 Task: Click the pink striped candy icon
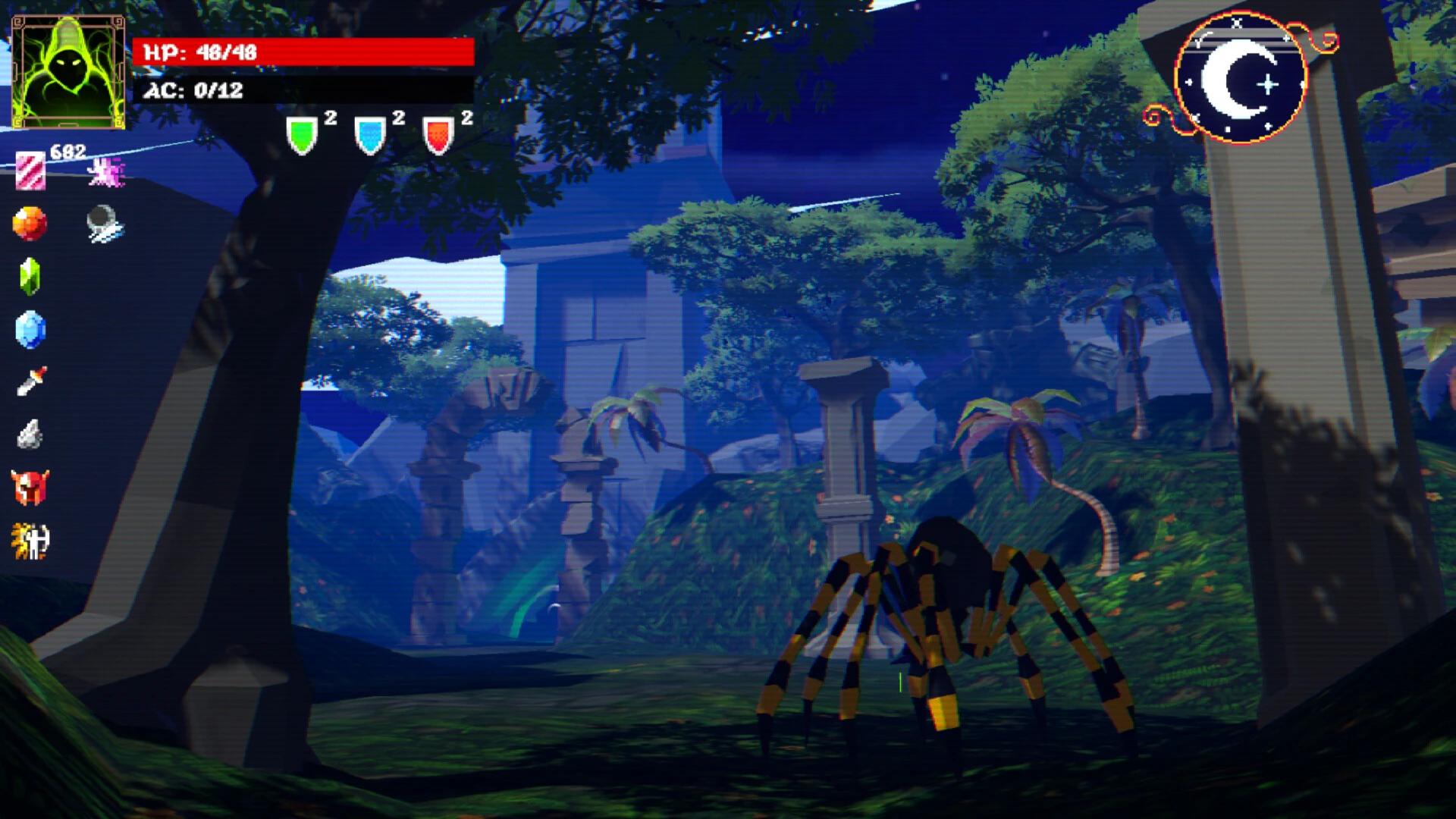[x=30, y=171]
